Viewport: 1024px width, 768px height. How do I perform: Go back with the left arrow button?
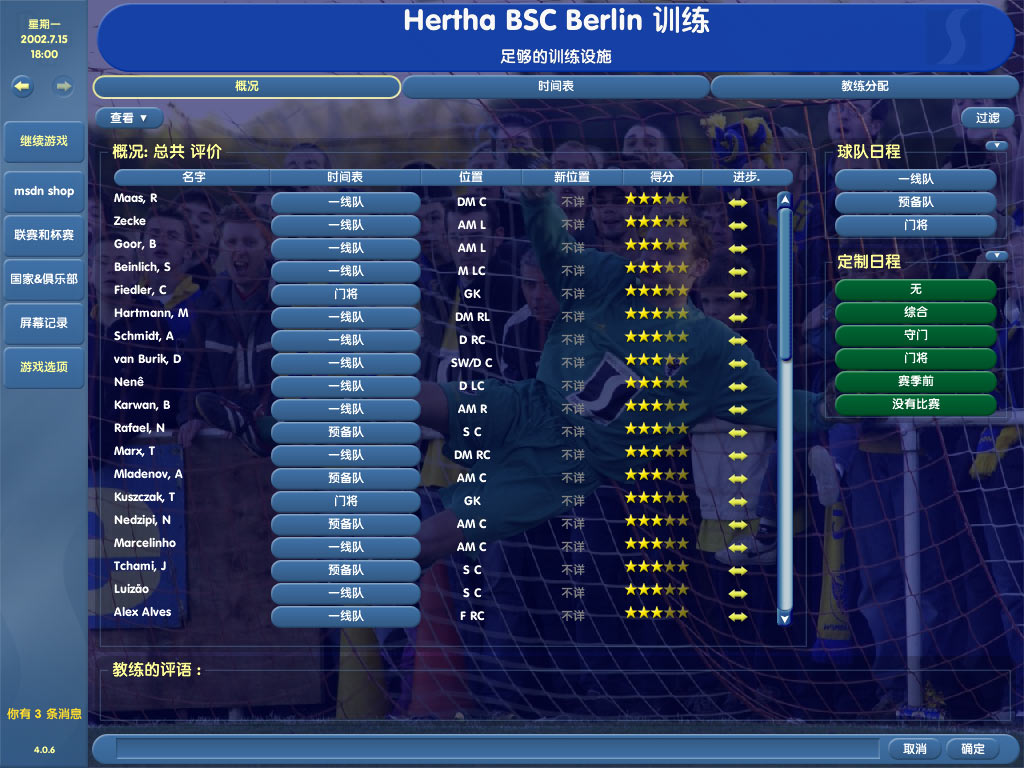(x=22, y=87)
